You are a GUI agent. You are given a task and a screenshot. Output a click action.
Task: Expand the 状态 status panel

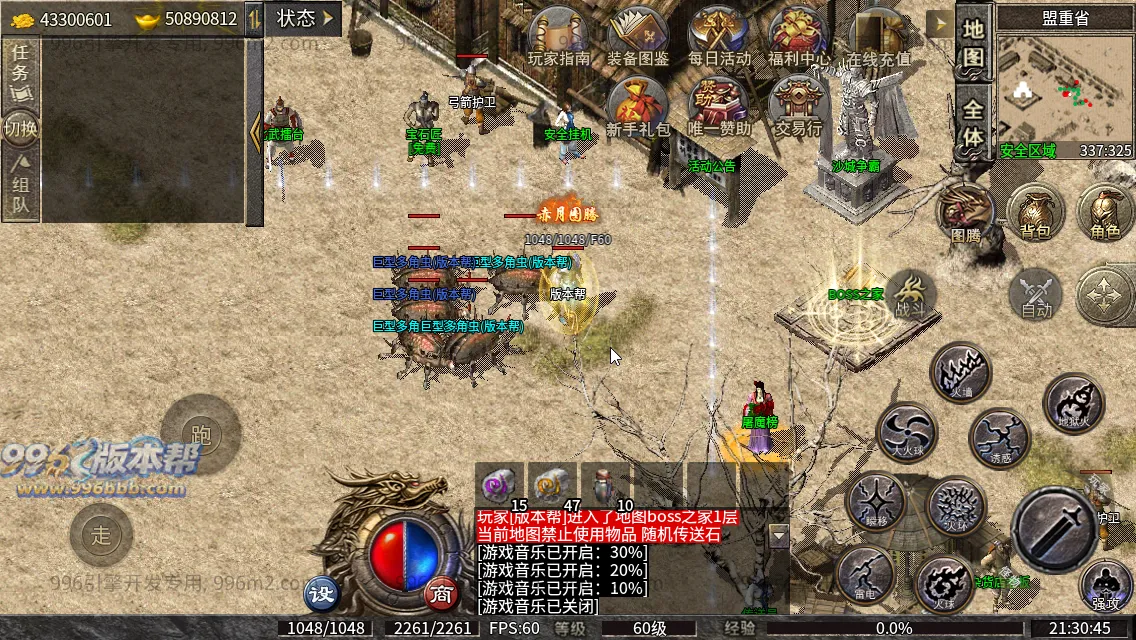point(303,18)
